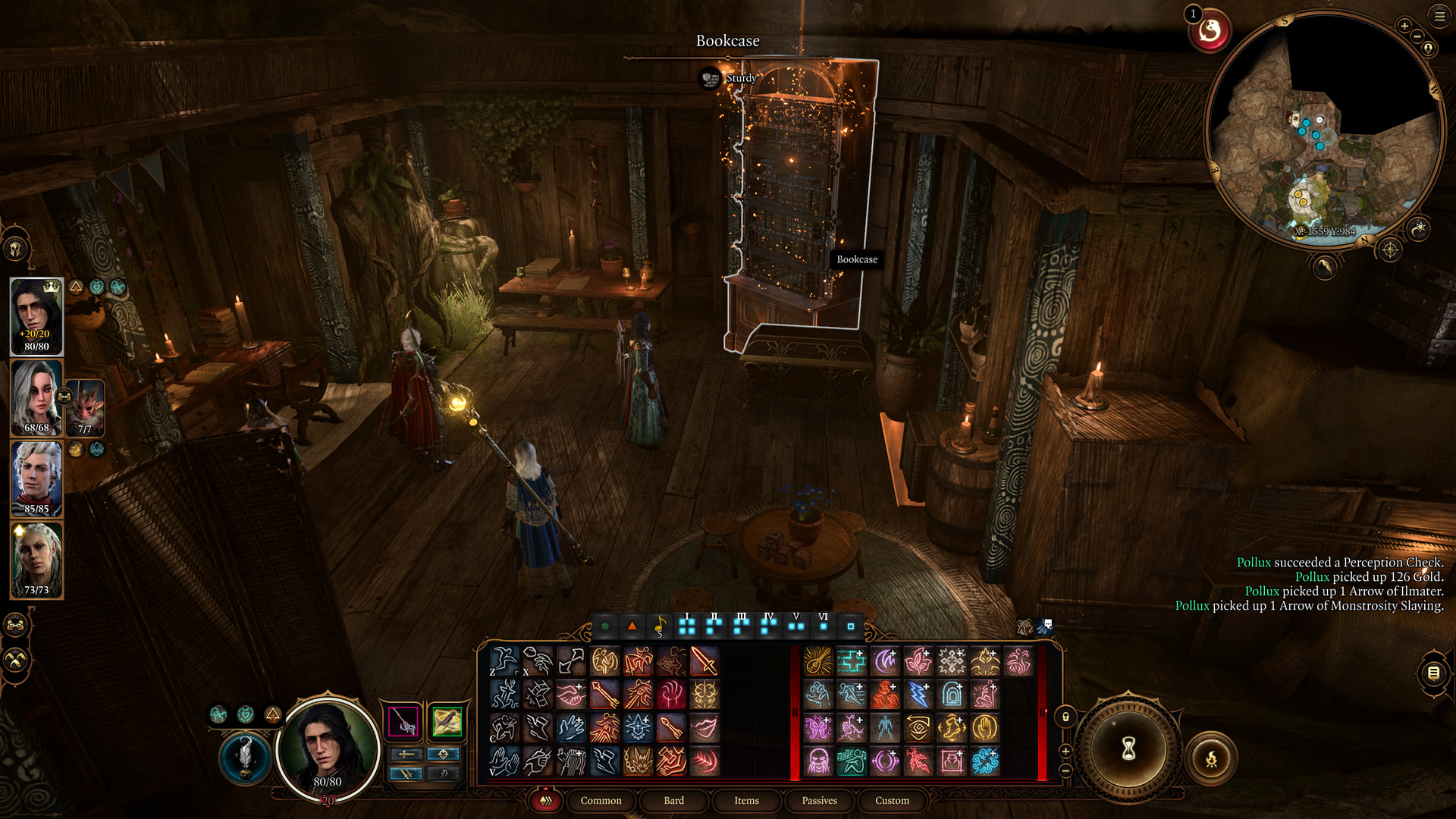The height and width of the screenshot is (819, 1456).
Task: Select the white-haired companion portrait with 85/85 HP
Action: (36, 479)
